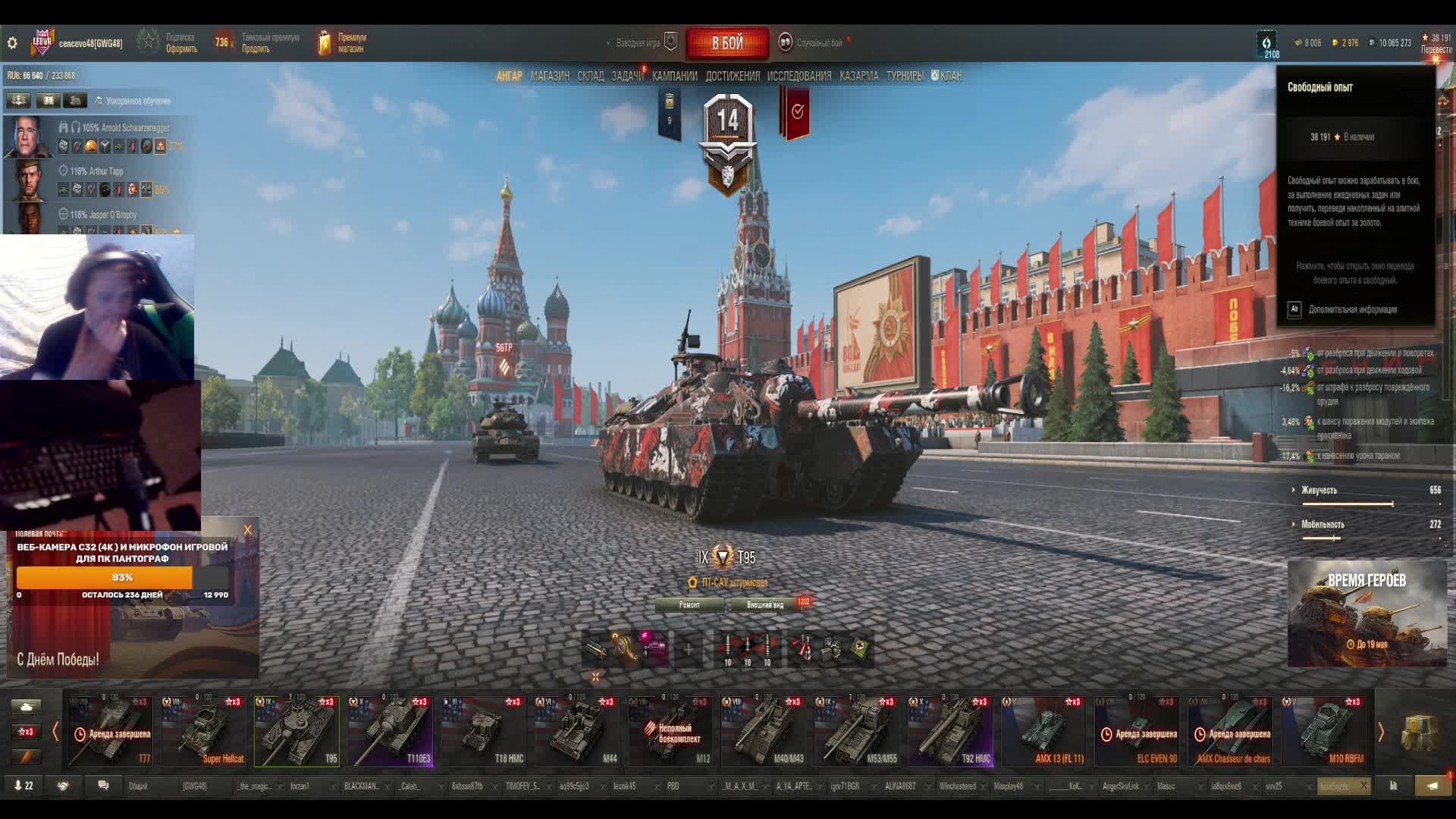Close the donation goal popup

pyautogui.click(x=247, y=530)
